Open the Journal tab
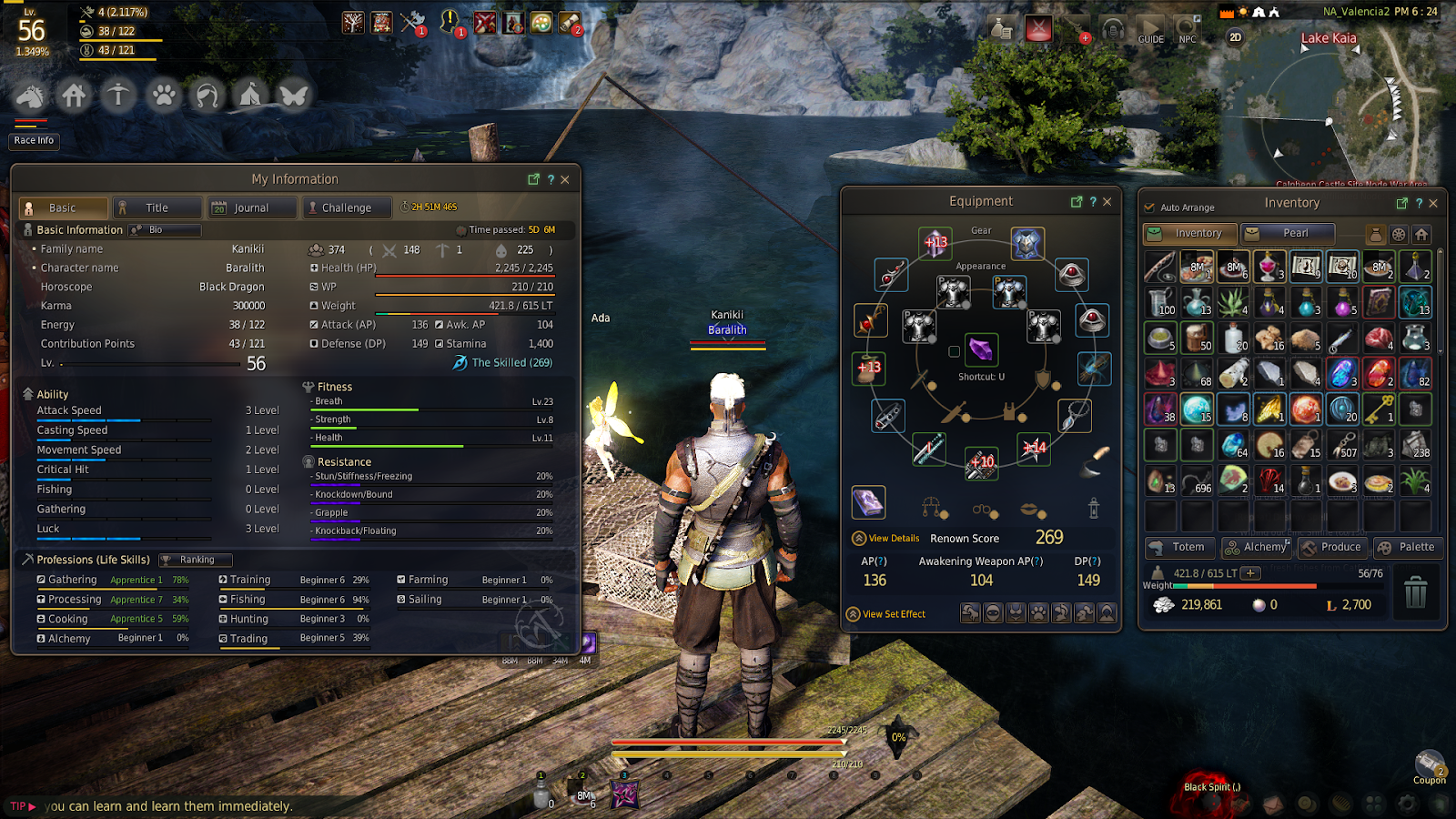This screenshot has height=819, width=1456. (x=251, y=208)
